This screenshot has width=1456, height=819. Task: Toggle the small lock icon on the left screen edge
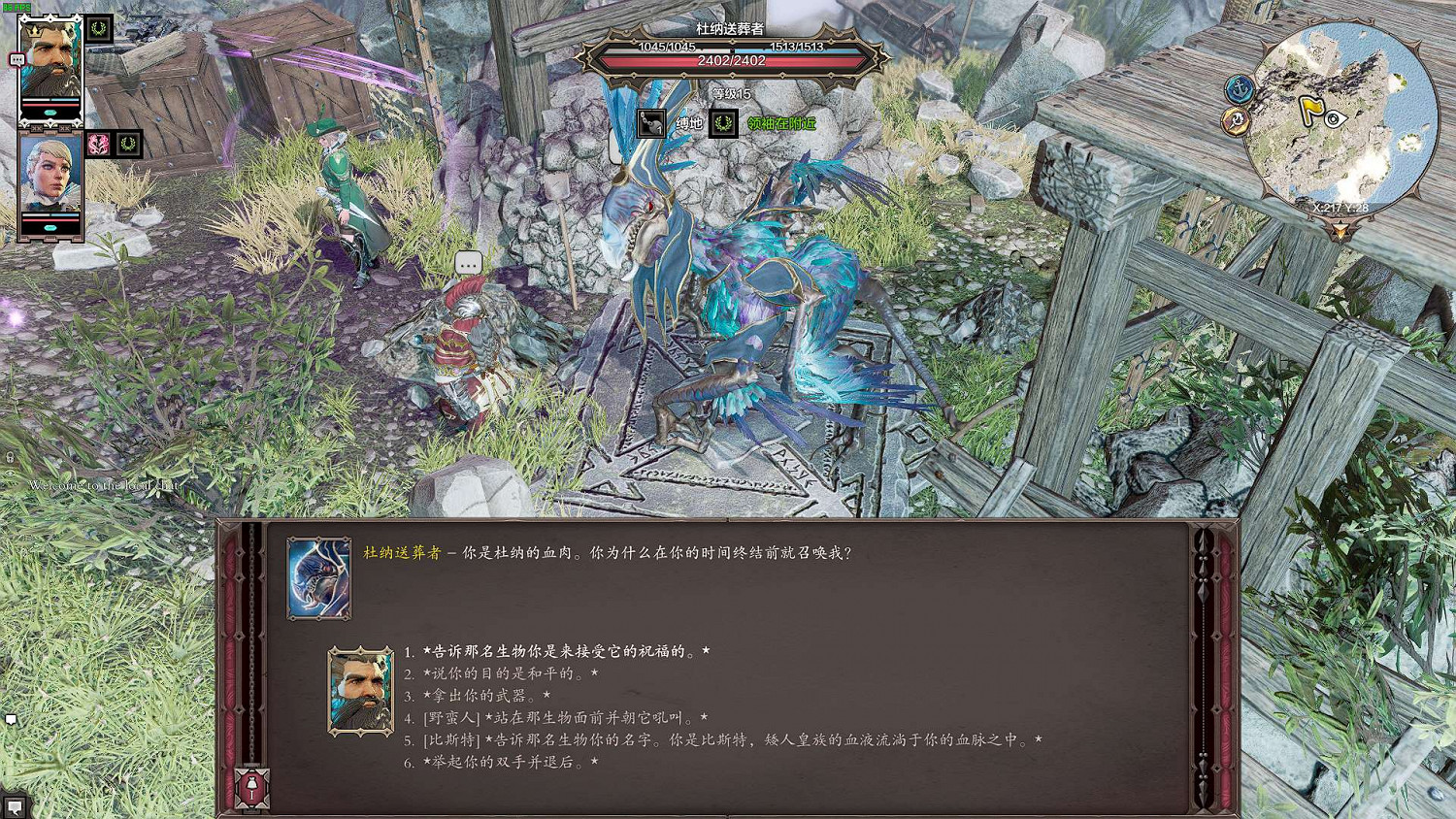pyautogui.click(x=9, y=456)
